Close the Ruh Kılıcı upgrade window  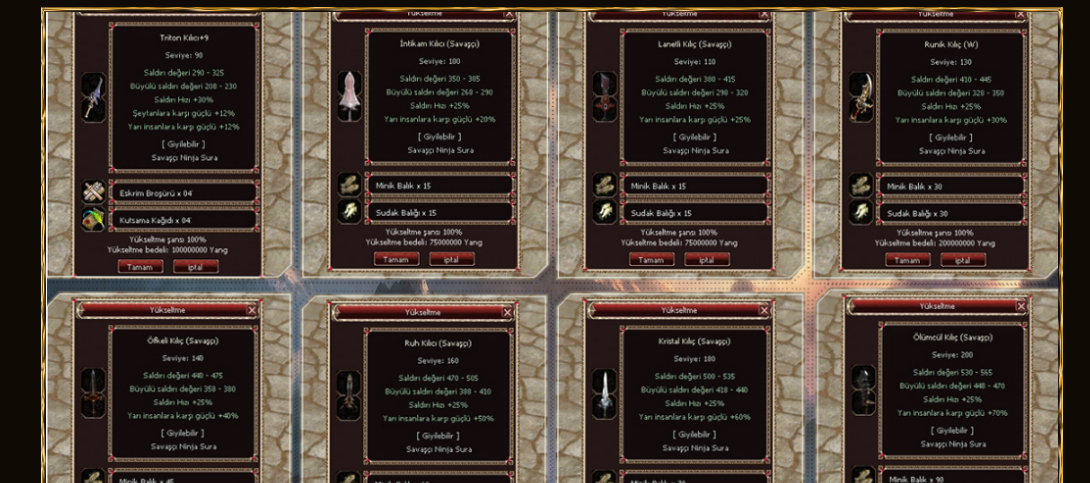[x=508, y=313]
